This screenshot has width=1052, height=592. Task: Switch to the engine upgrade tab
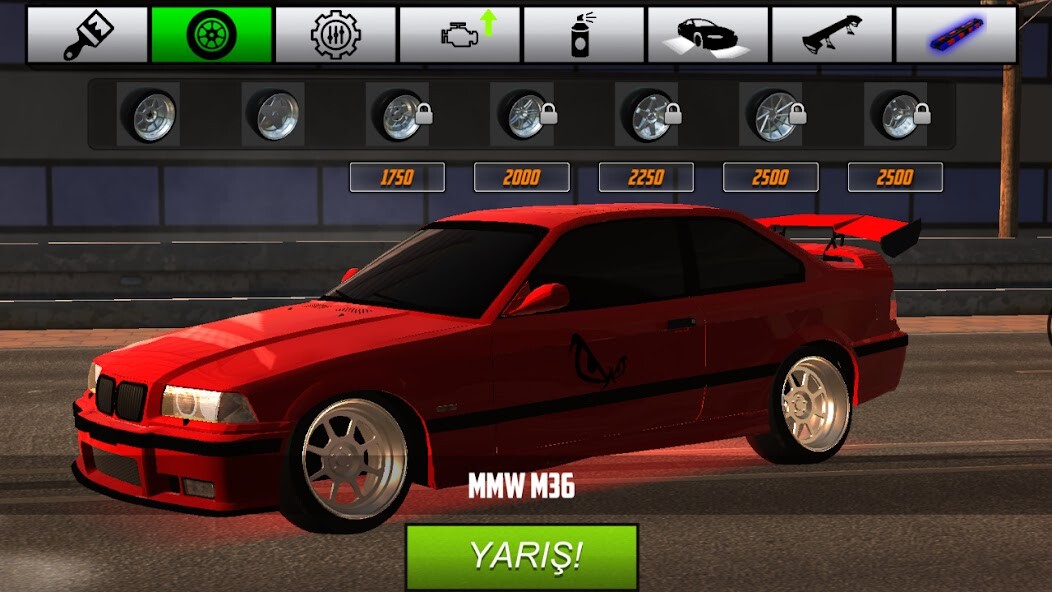459,35
